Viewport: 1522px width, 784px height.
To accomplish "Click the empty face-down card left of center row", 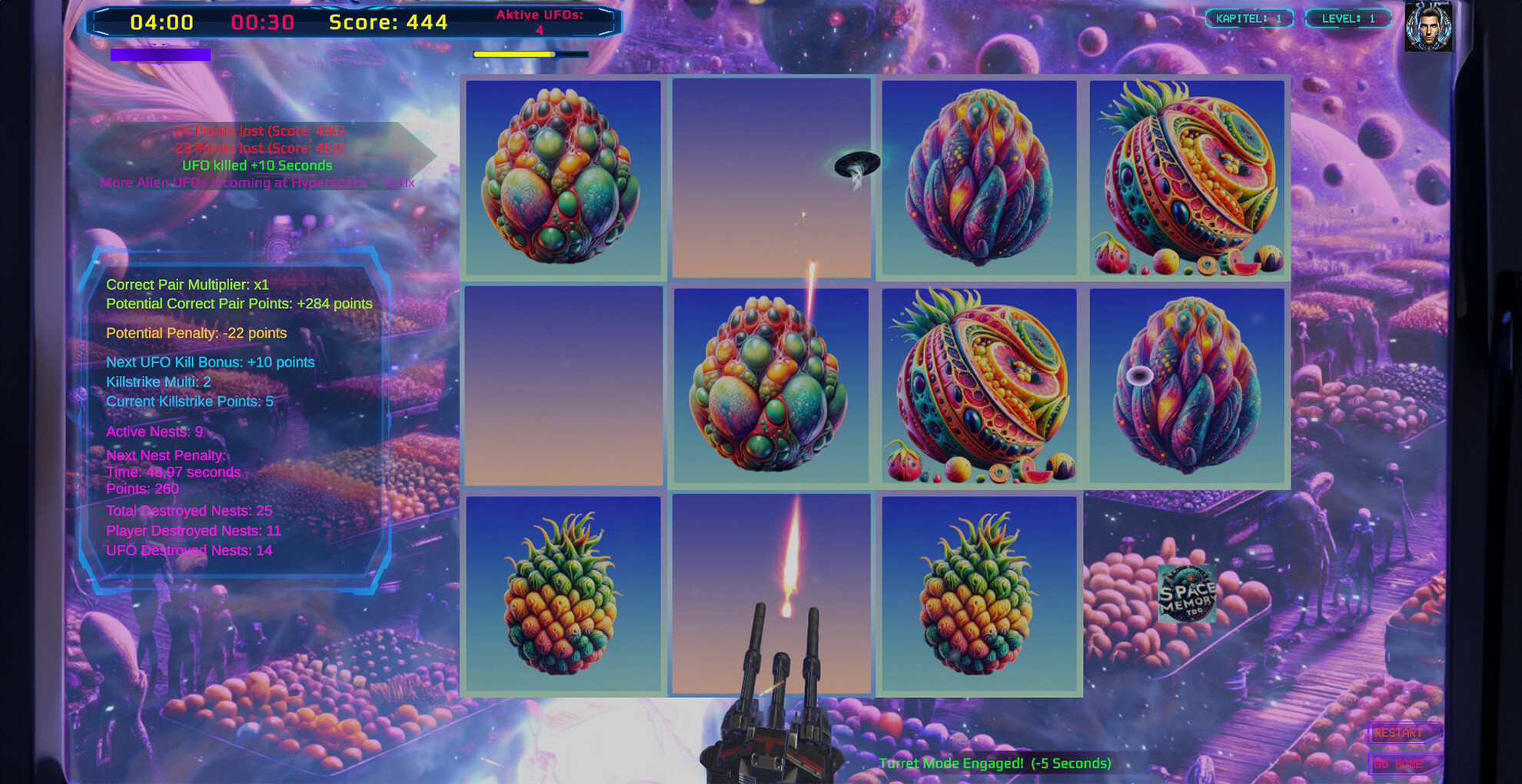I will click(x=563, y=387).
